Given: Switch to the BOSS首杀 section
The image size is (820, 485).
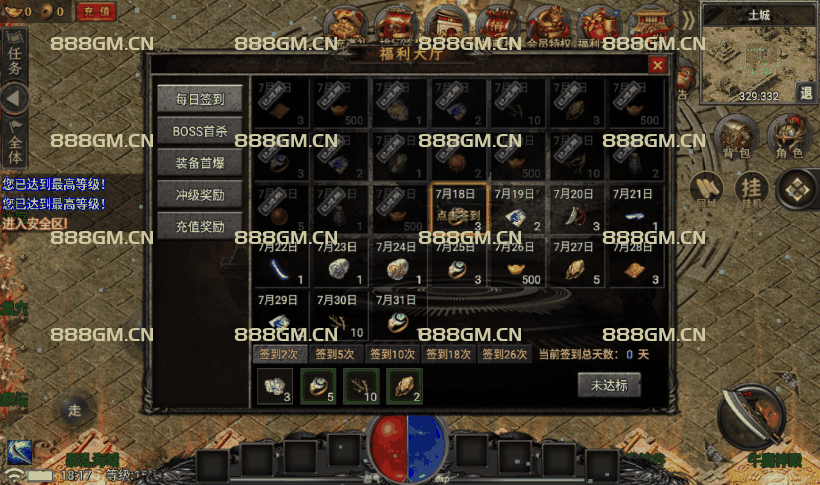Looking at the screenshot, I should pos(199,131).
